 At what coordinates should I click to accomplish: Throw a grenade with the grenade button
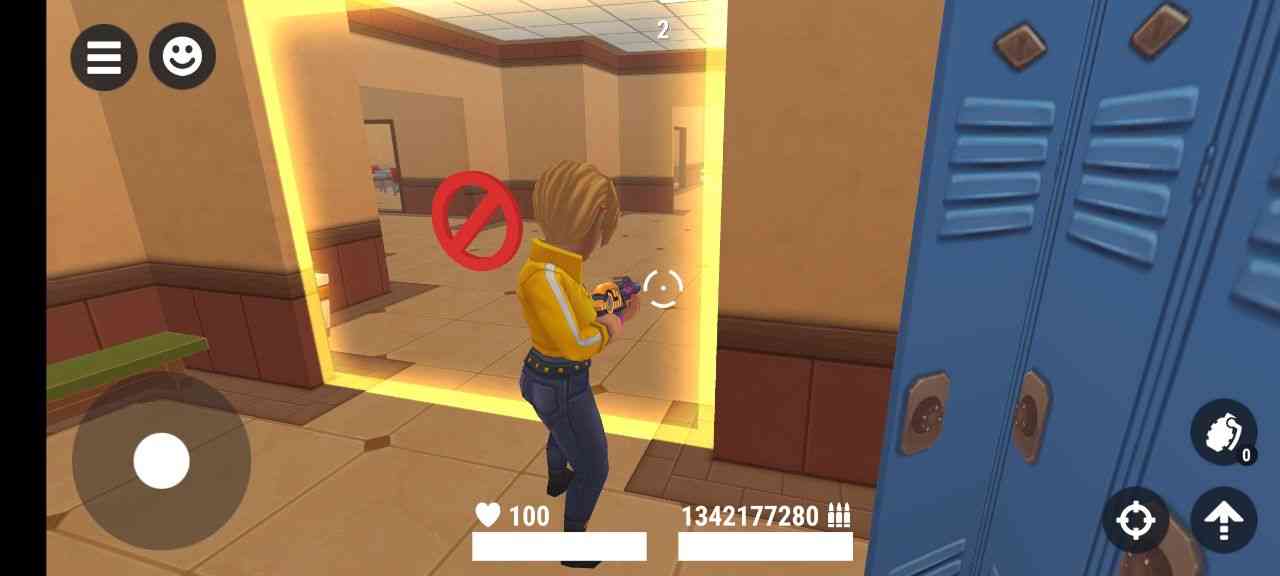click(x=1223, y=432)
